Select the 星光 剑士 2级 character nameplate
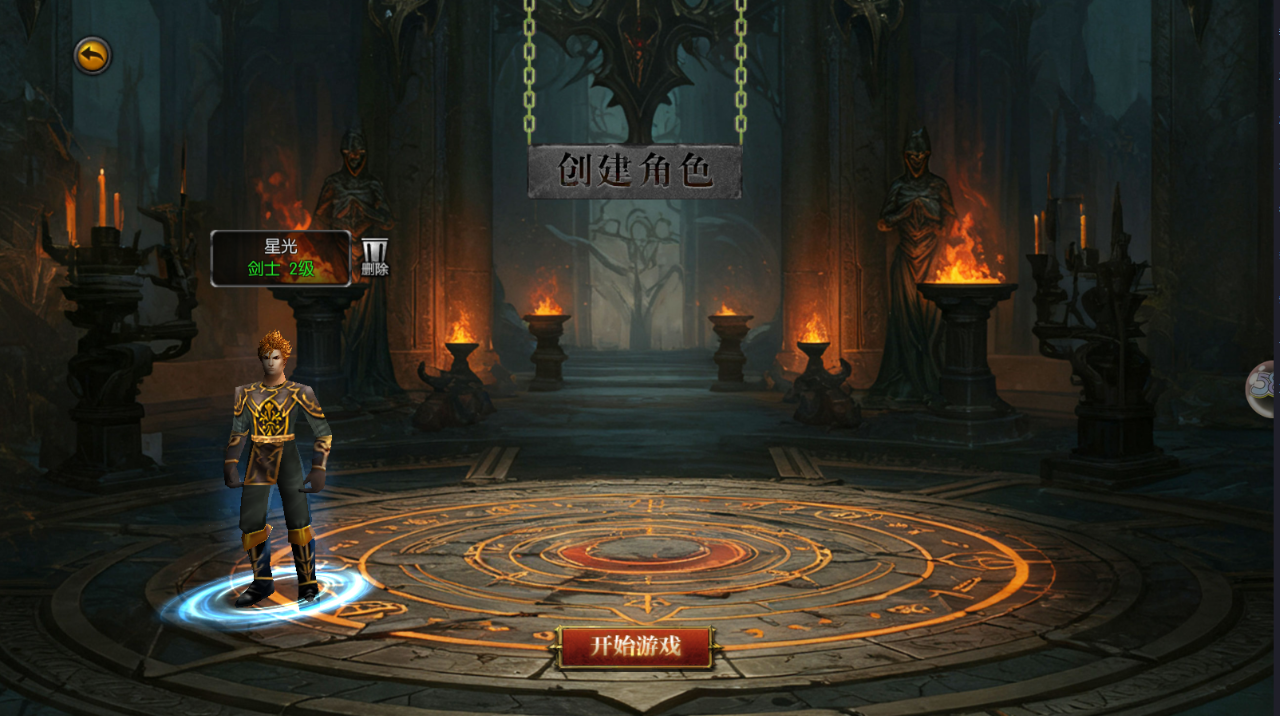1280x716 pixels. coord(280,258)
